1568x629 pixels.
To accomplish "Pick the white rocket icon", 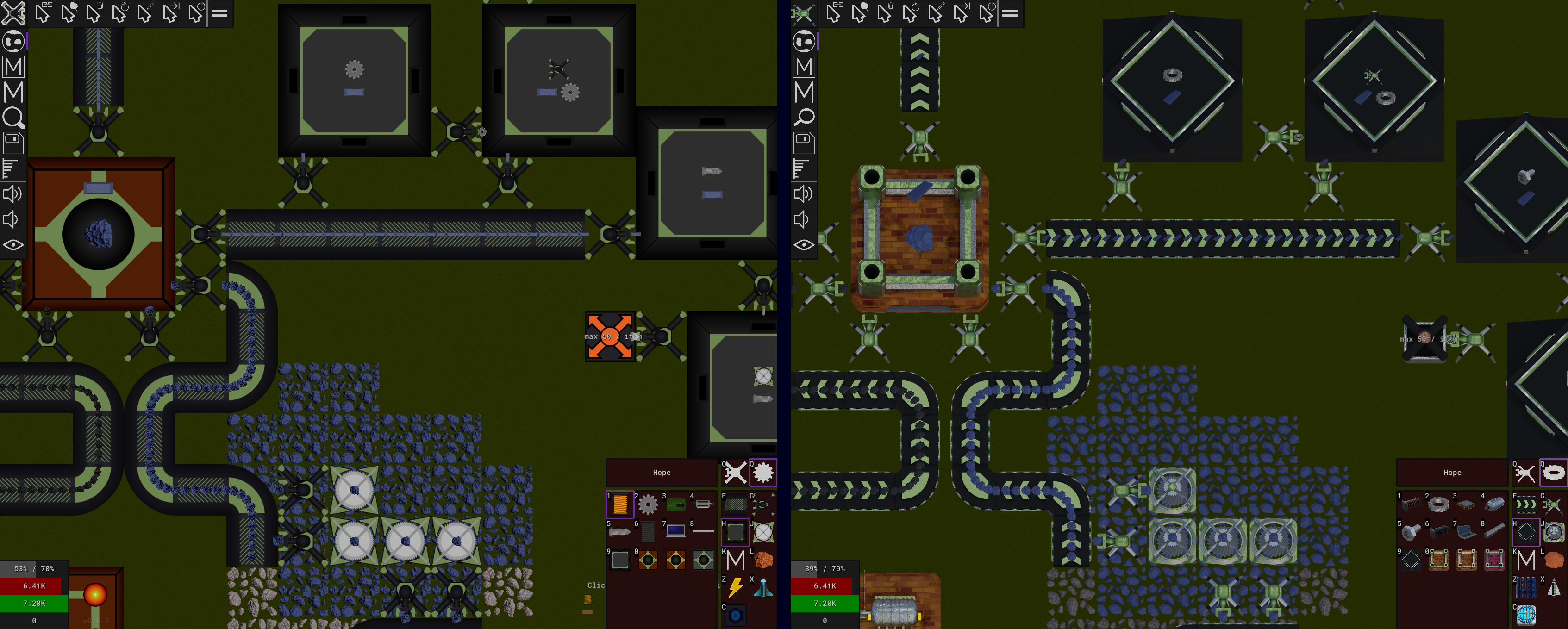I will [x=1553, y=588].
